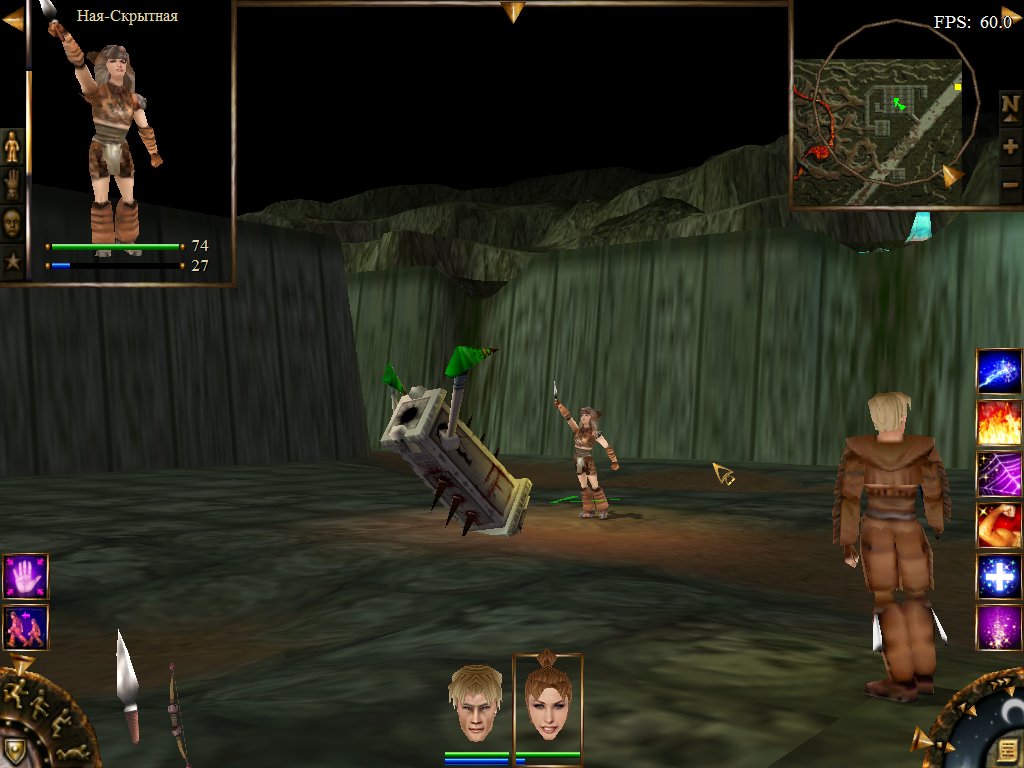Activate the purple open hand icon
Image resolution: width=1024 pixels, height=768 pixels.
(x=25, y=577)
